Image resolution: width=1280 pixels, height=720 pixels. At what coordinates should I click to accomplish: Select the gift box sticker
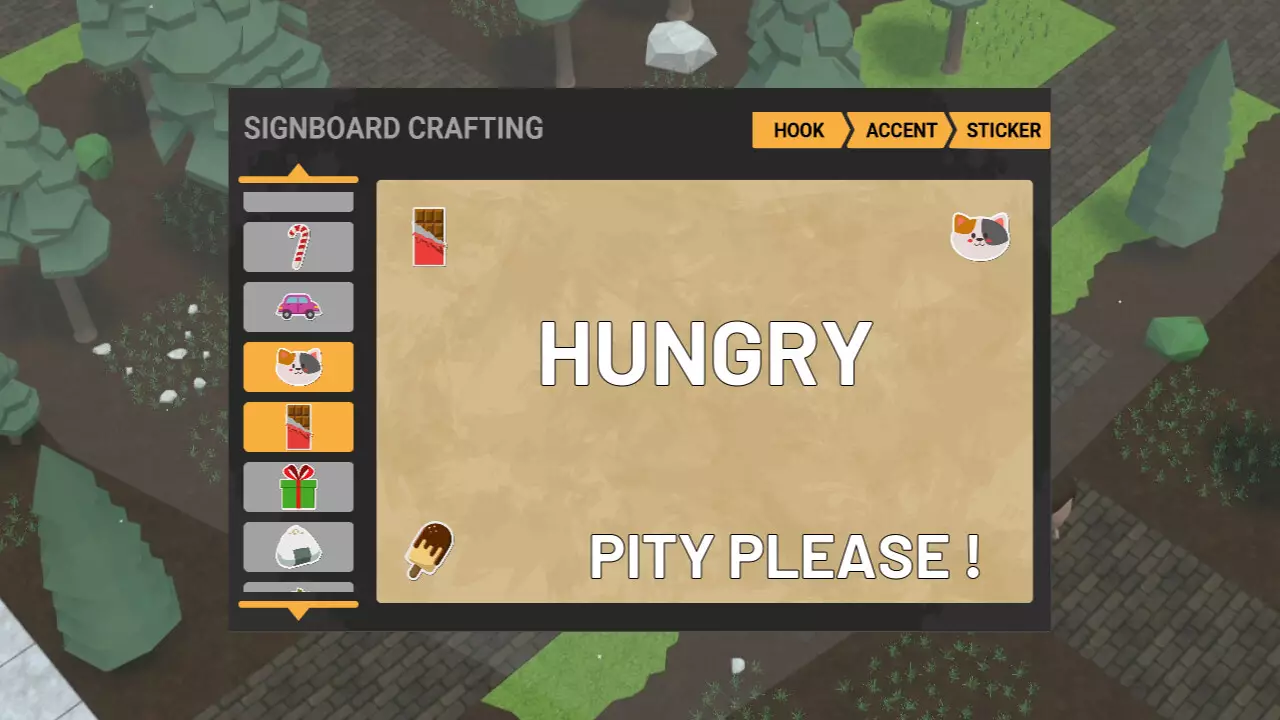(x=298, y=487)
